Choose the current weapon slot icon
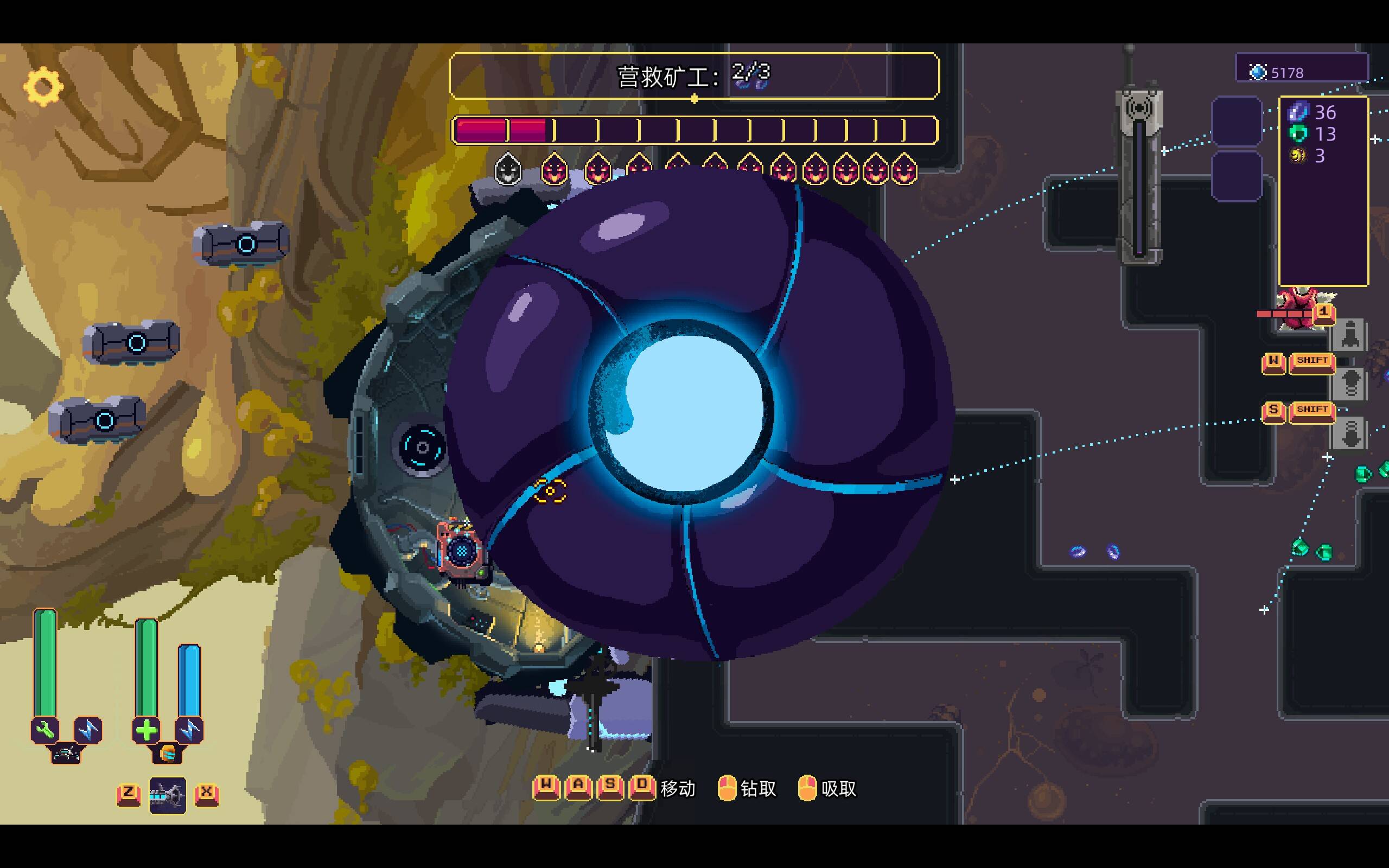The image size is (1389, 868). 168,795
